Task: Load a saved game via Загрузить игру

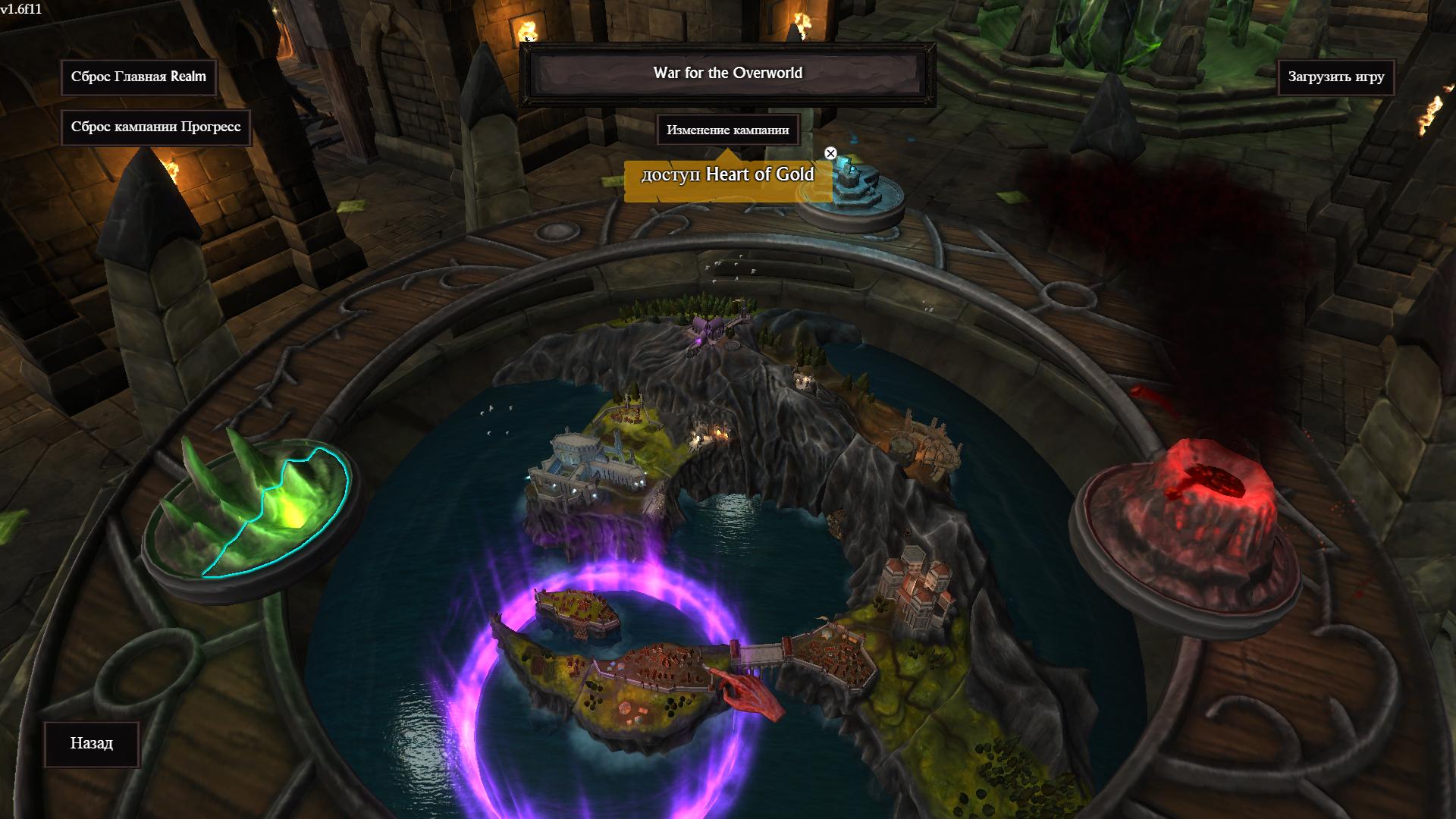Action: 1335,77
